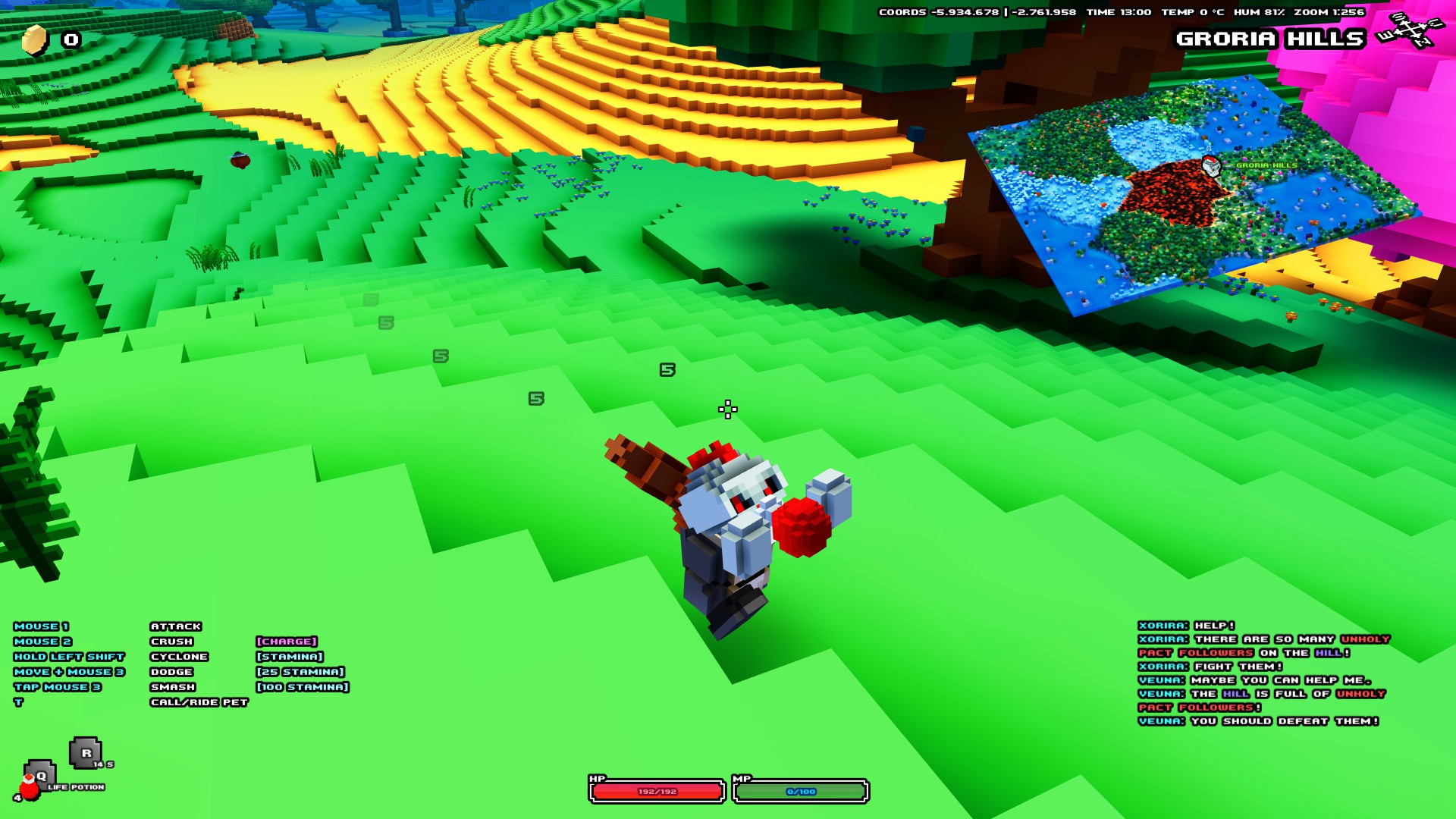
Task: Click the TIME 13:00 status readout
Action: tap(1119, 13)
